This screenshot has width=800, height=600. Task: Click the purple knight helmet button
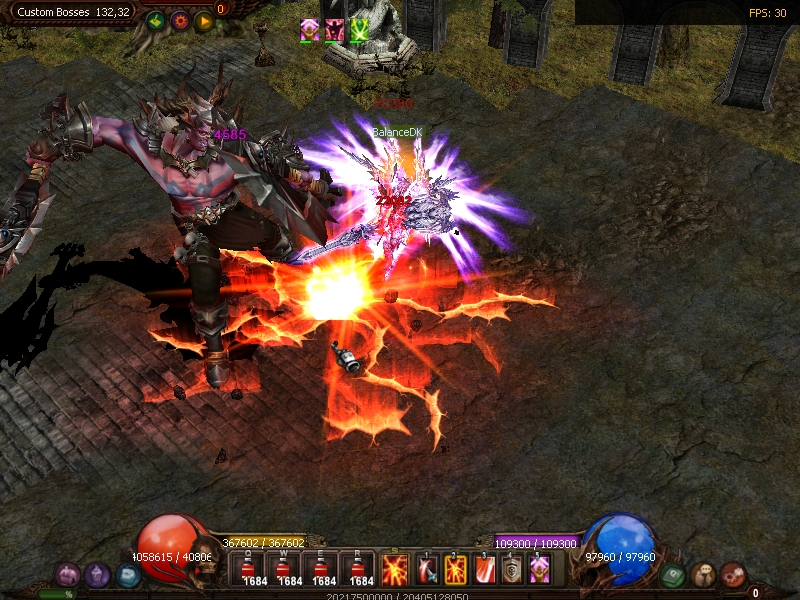pyautogui.click(x=97, y=575)
